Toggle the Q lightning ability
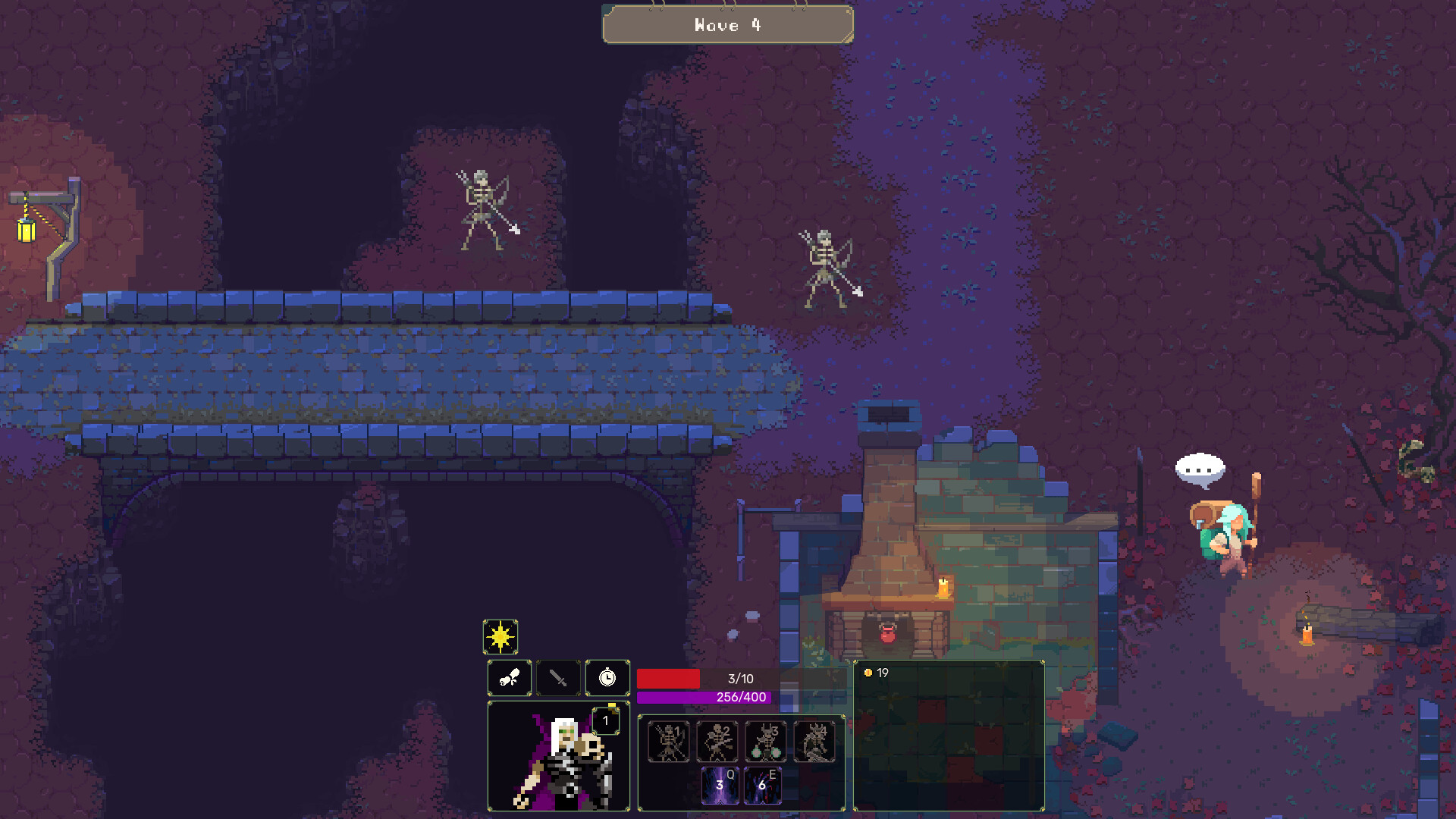Screen dimensions: 1456x819 (720, 785)
